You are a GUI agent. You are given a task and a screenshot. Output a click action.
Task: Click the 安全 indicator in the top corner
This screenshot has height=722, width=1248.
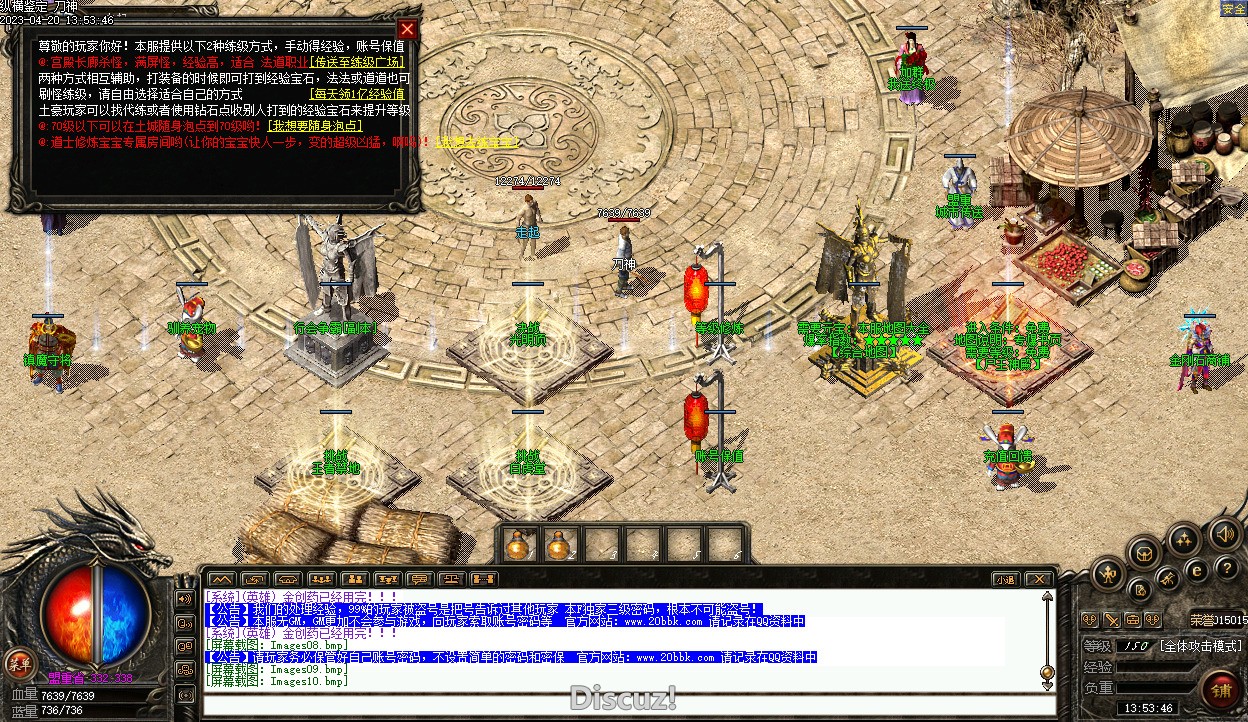point(1233,9)
